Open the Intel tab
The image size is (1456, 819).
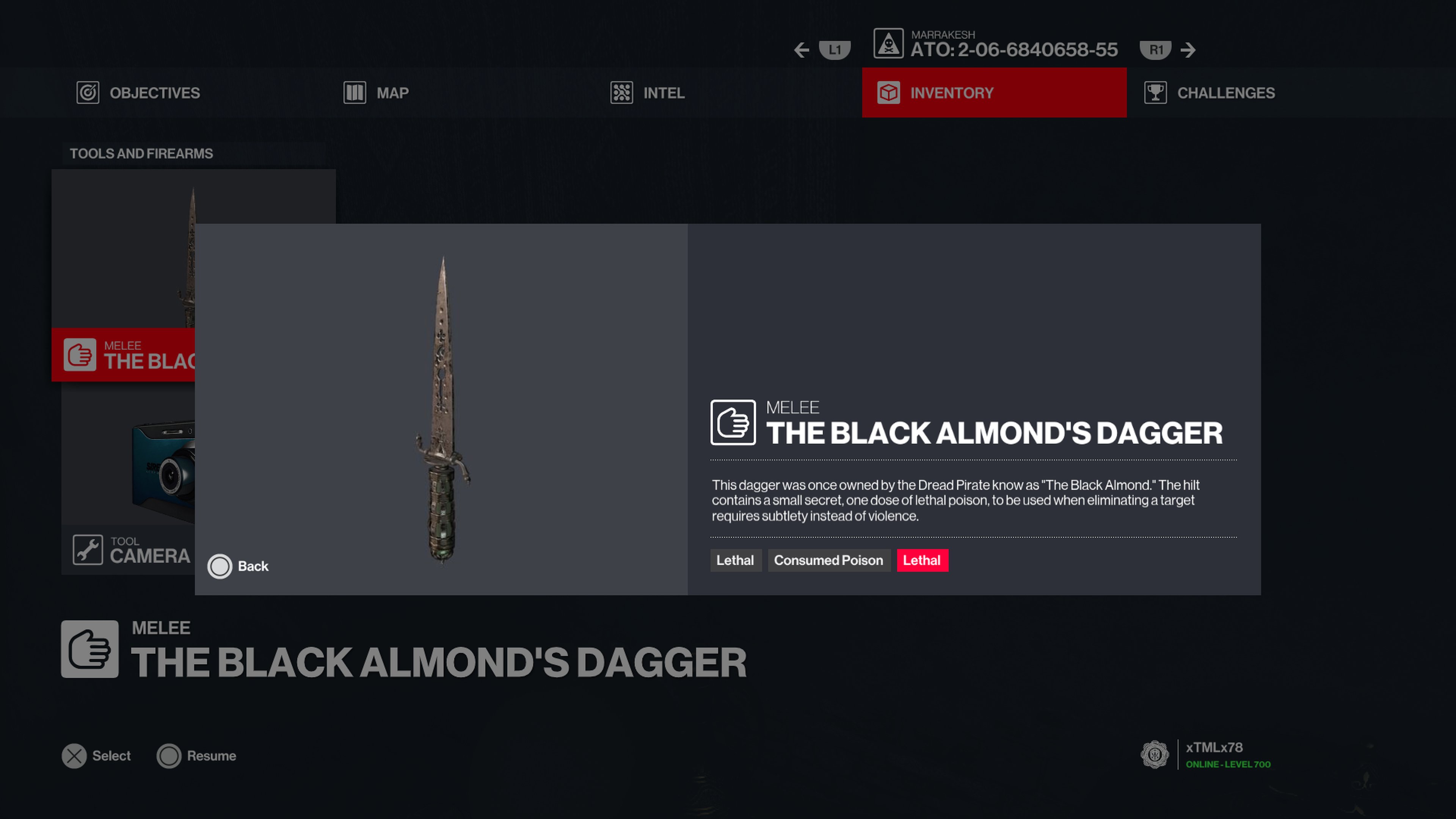coord(648,93)
